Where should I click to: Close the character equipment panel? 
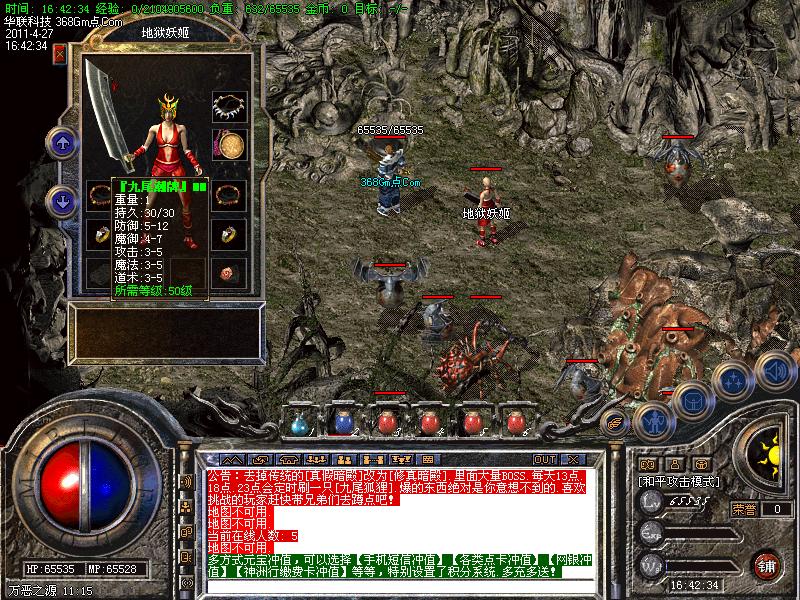[60, 52]
